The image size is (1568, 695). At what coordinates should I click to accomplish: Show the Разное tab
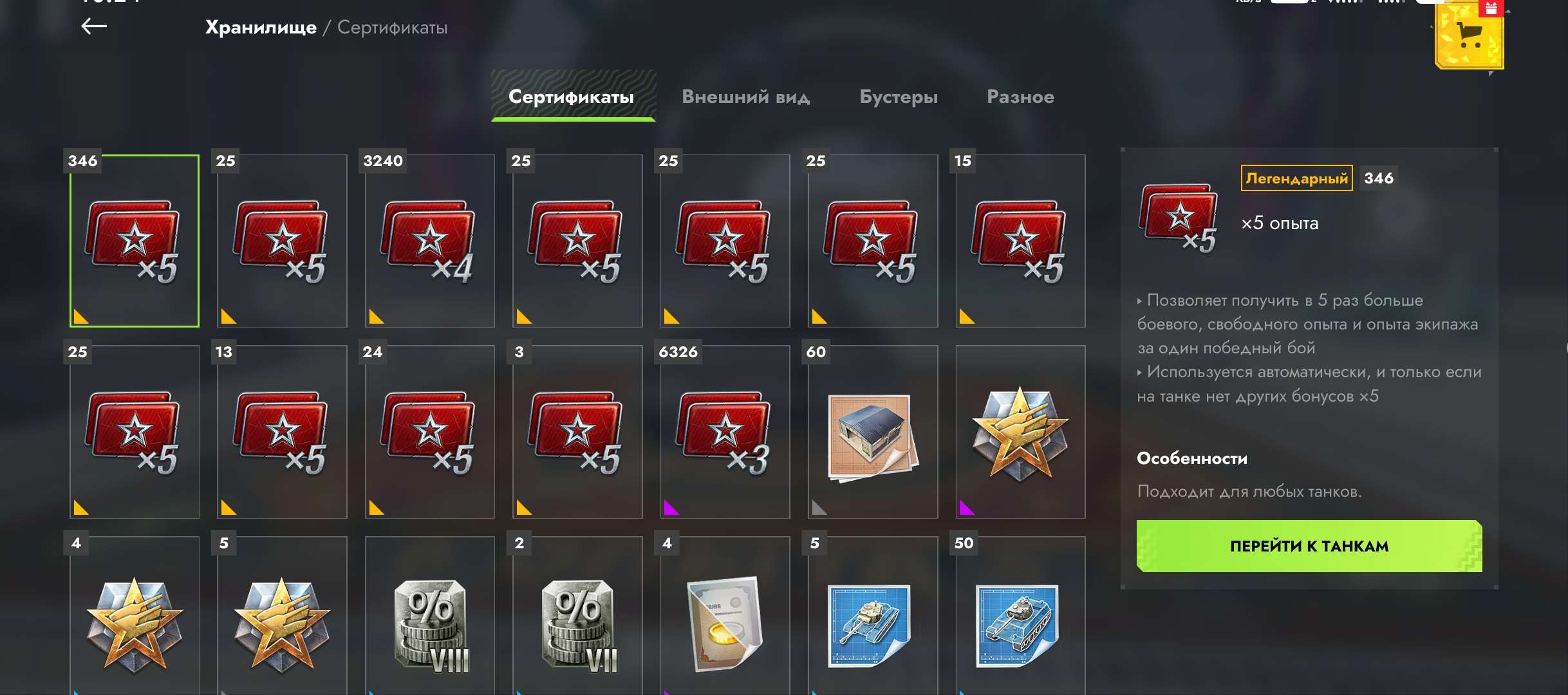coord(1020,97)
